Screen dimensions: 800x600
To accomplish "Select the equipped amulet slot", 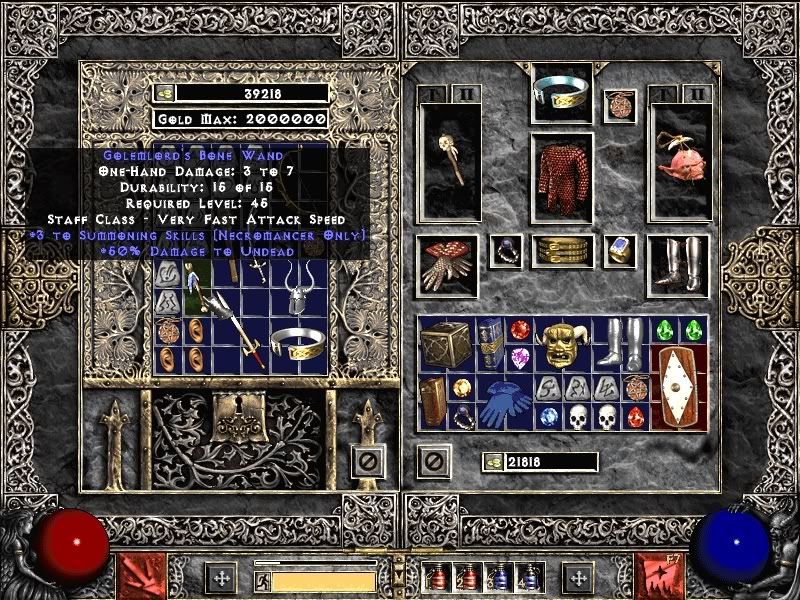I will tap(620, 105).
